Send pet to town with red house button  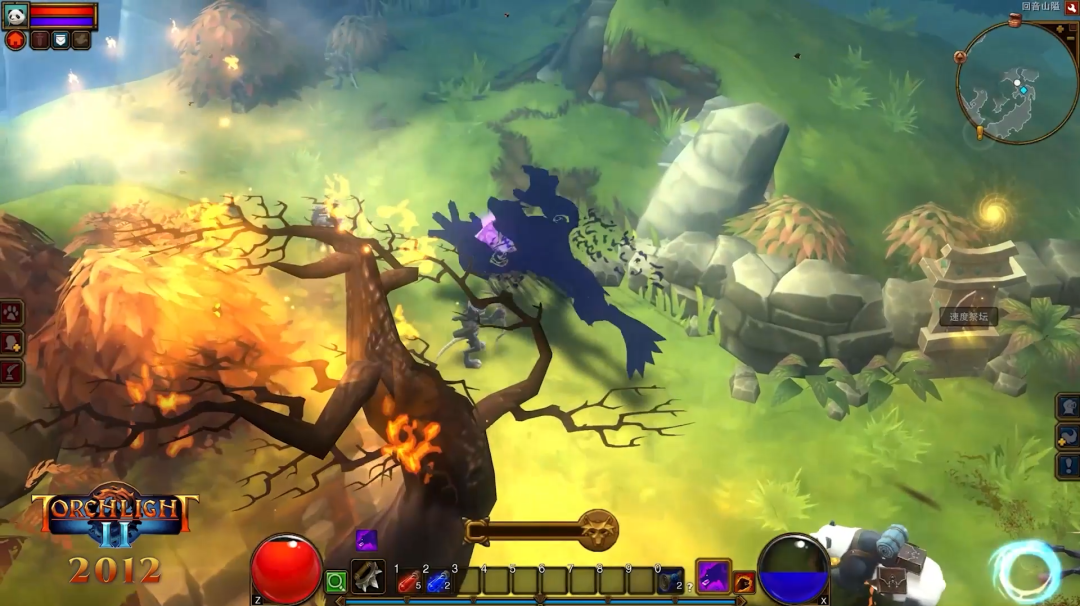pos(15,40)
